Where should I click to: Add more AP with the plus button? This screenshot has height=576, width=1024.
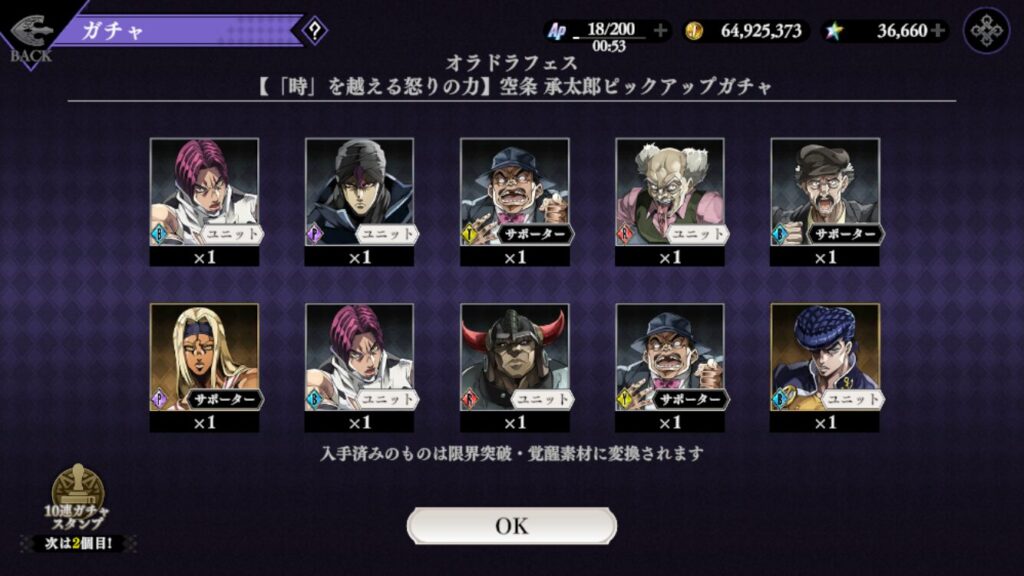pos(660,31)
